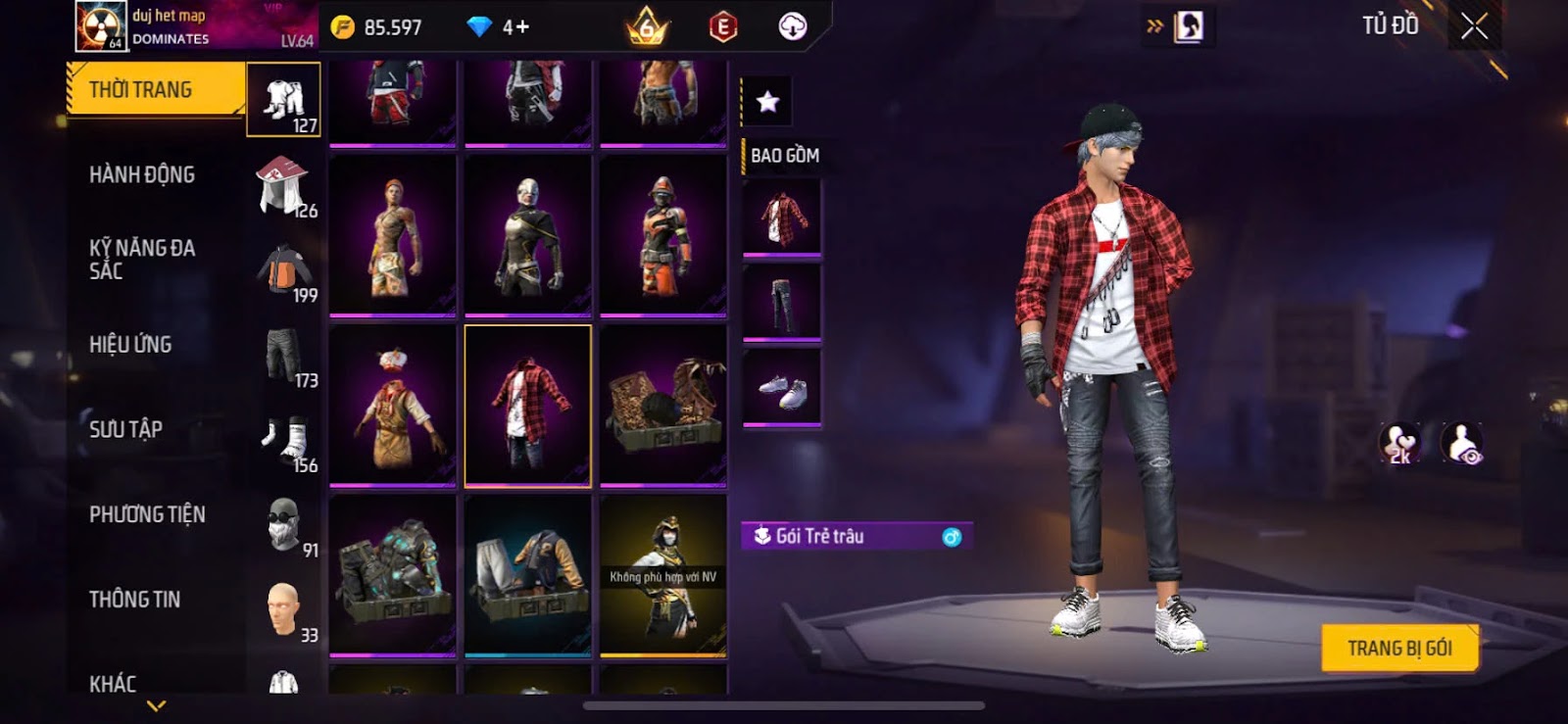Show the THÔNG TIN category
1568x724 pixels.
click(x=134, y=600)
